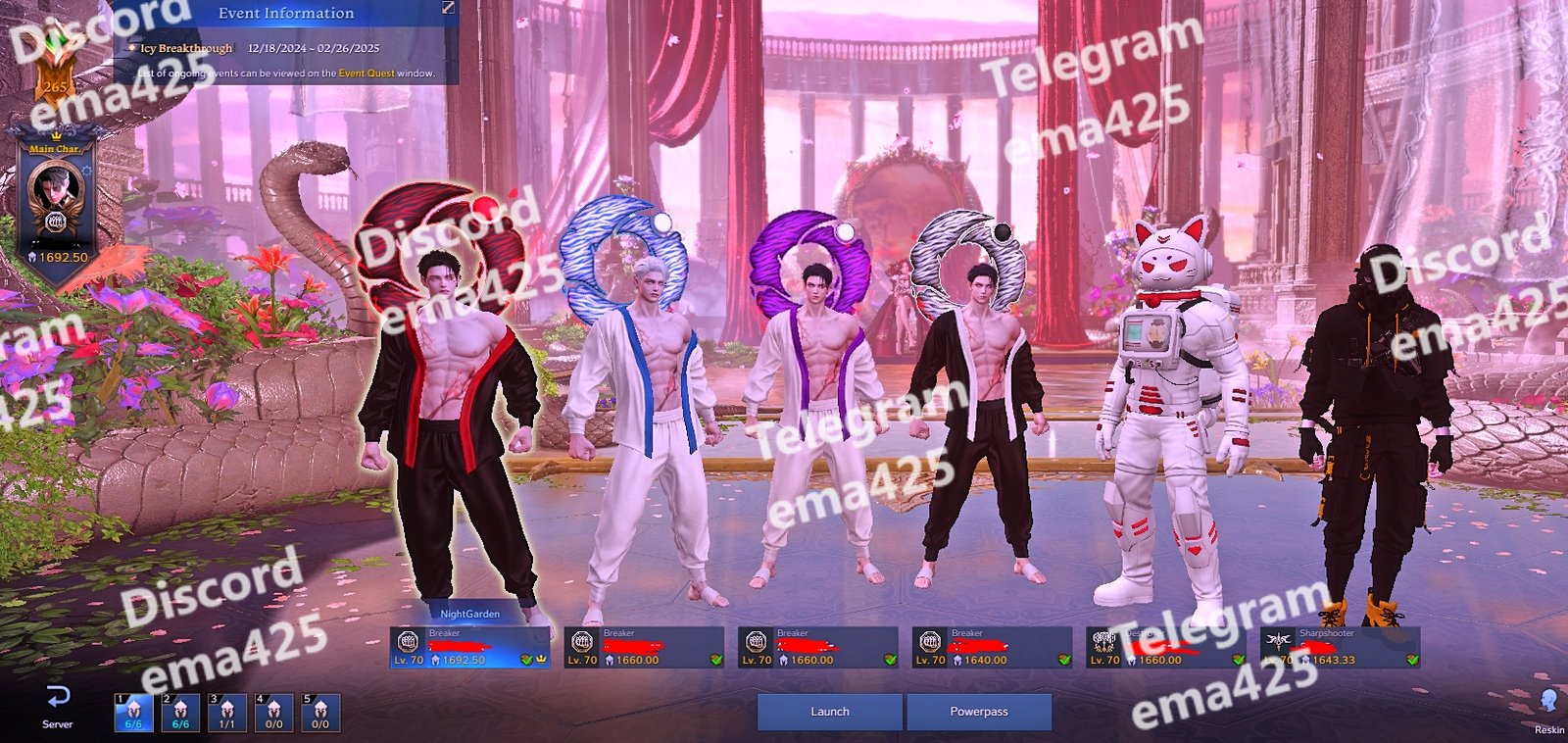Open character page 3 showing 1/1
Screen dimensions: 1568x743
pyautogui.click(x=227, y=712)
